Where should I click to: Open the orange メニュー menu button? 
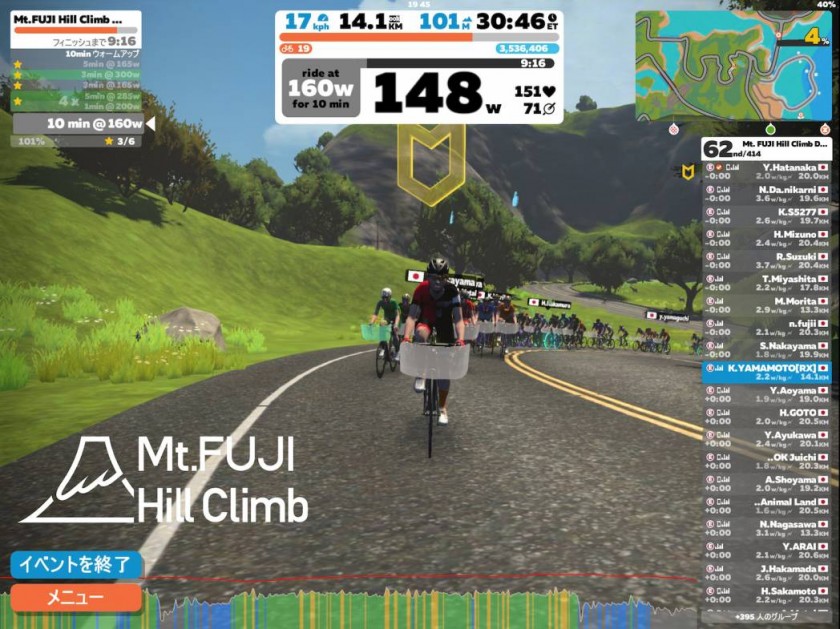coord(76,598)
